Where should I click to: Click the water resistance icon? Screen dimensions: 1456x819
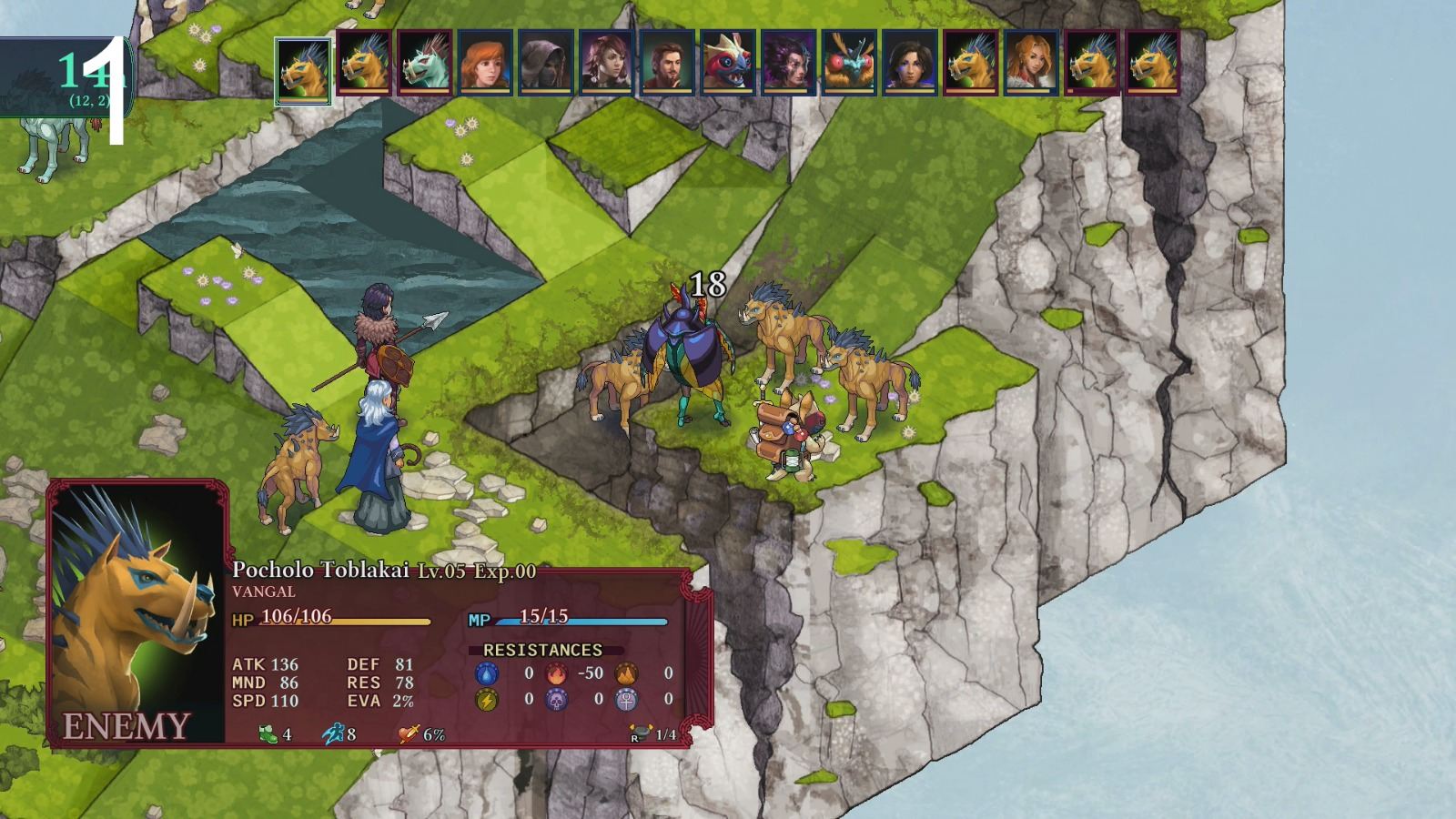click(x=486, y=673)
